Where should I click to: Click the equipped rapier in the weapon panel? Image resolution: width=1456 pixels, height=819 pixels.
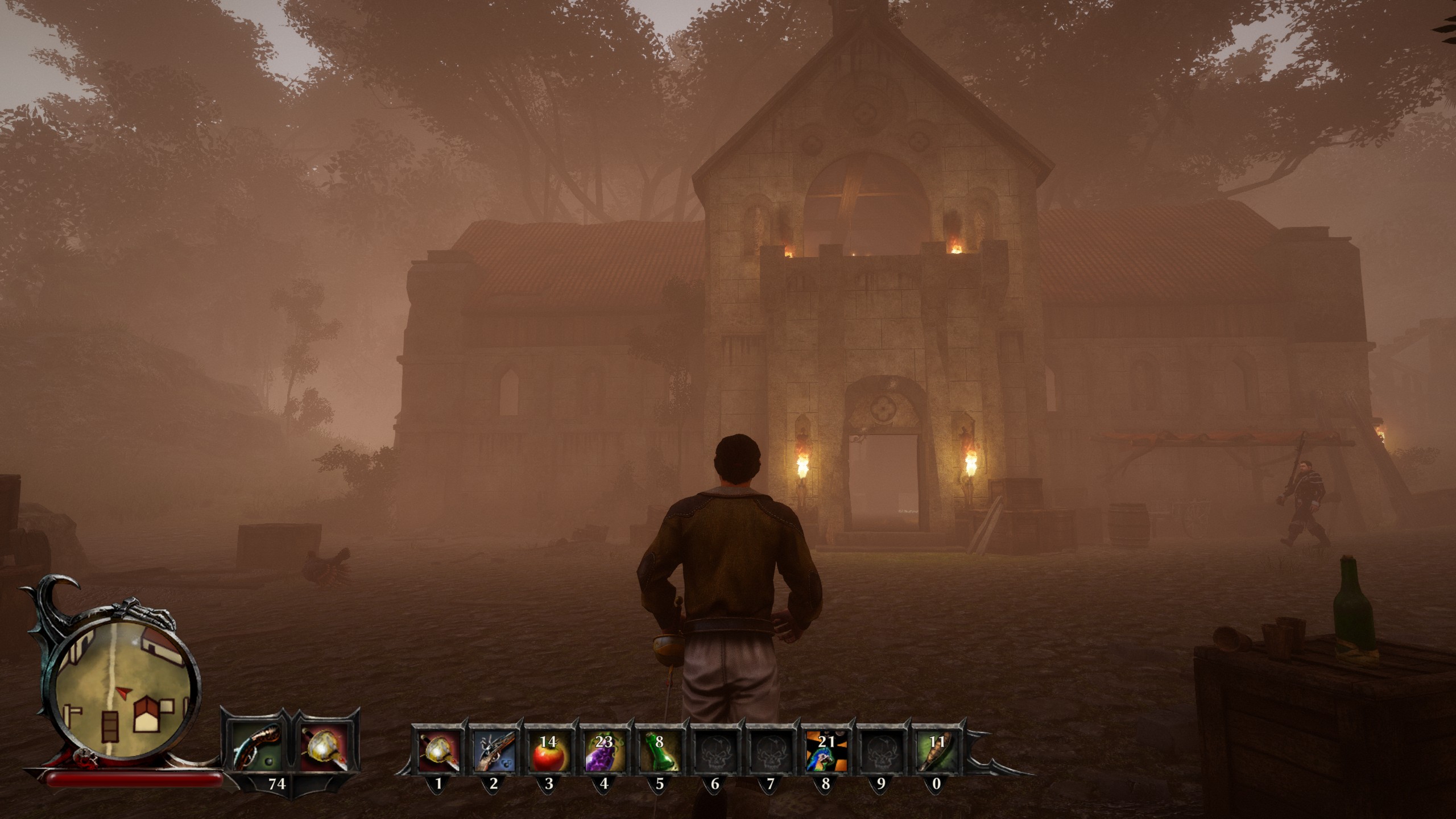coord(325,747)
